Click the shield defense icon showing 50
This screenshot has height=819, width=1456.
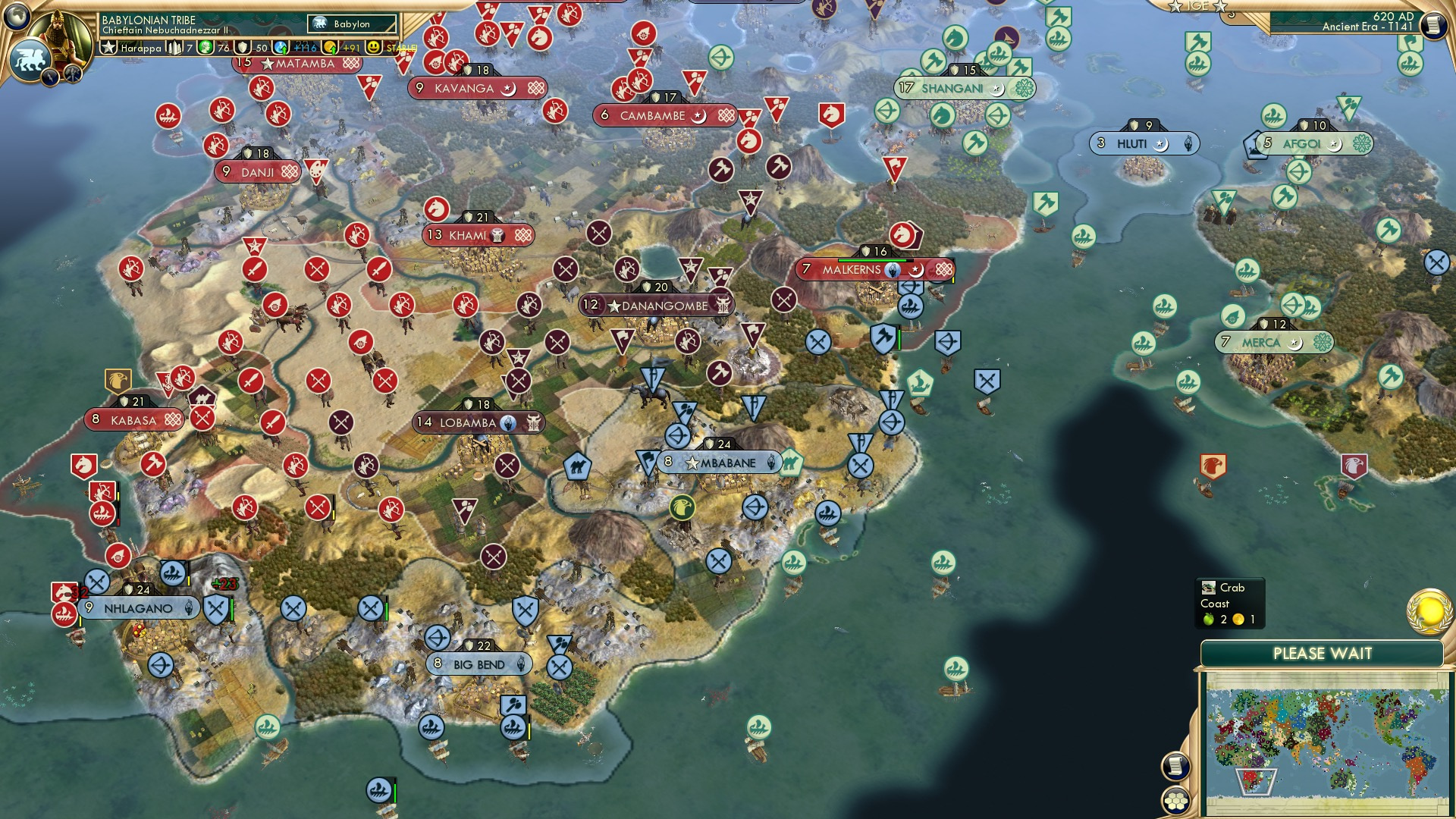click(242, 47)
